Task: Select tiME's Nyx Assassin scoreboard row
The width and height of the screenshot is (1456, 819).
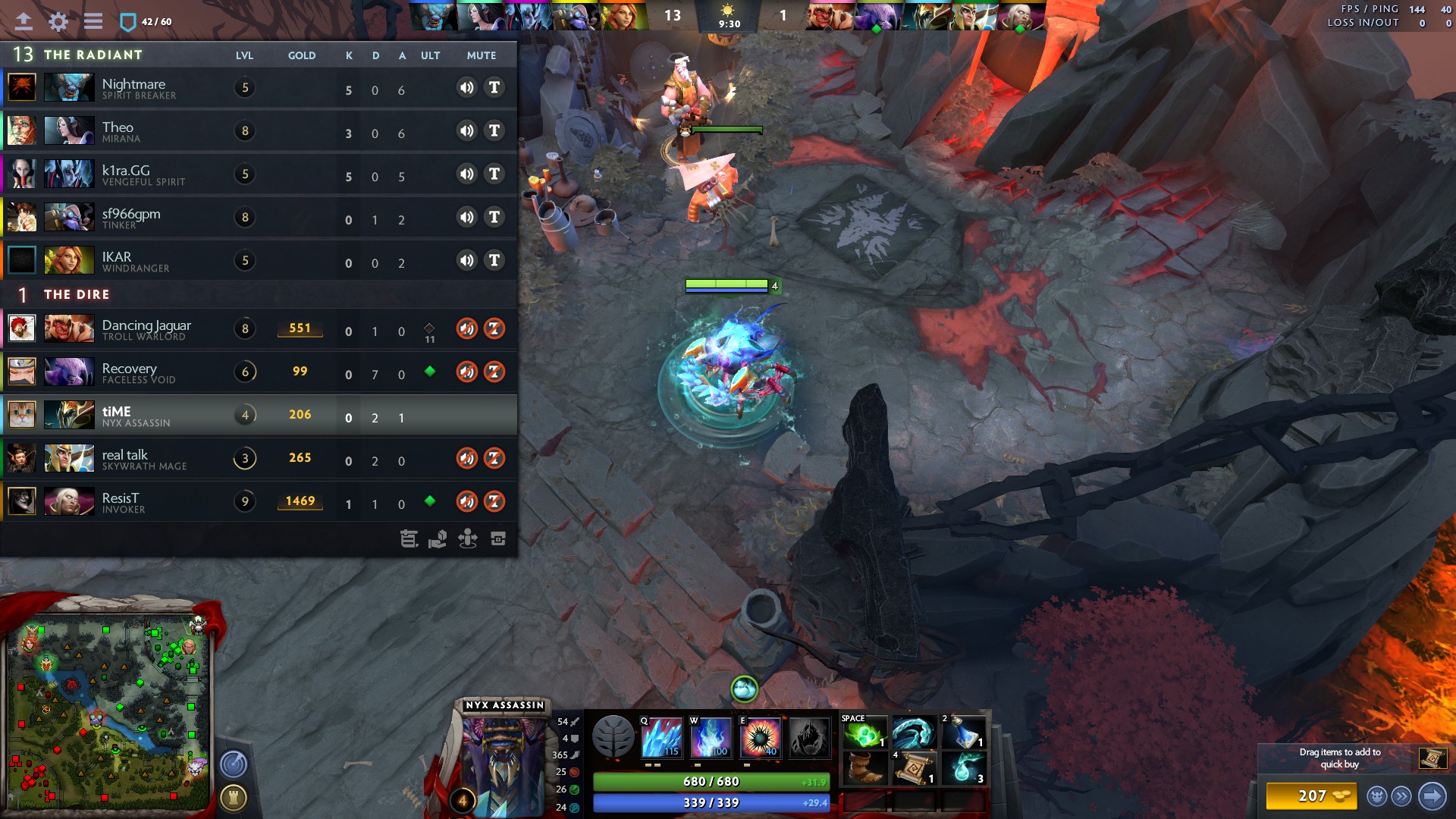Action: [258, 415]
